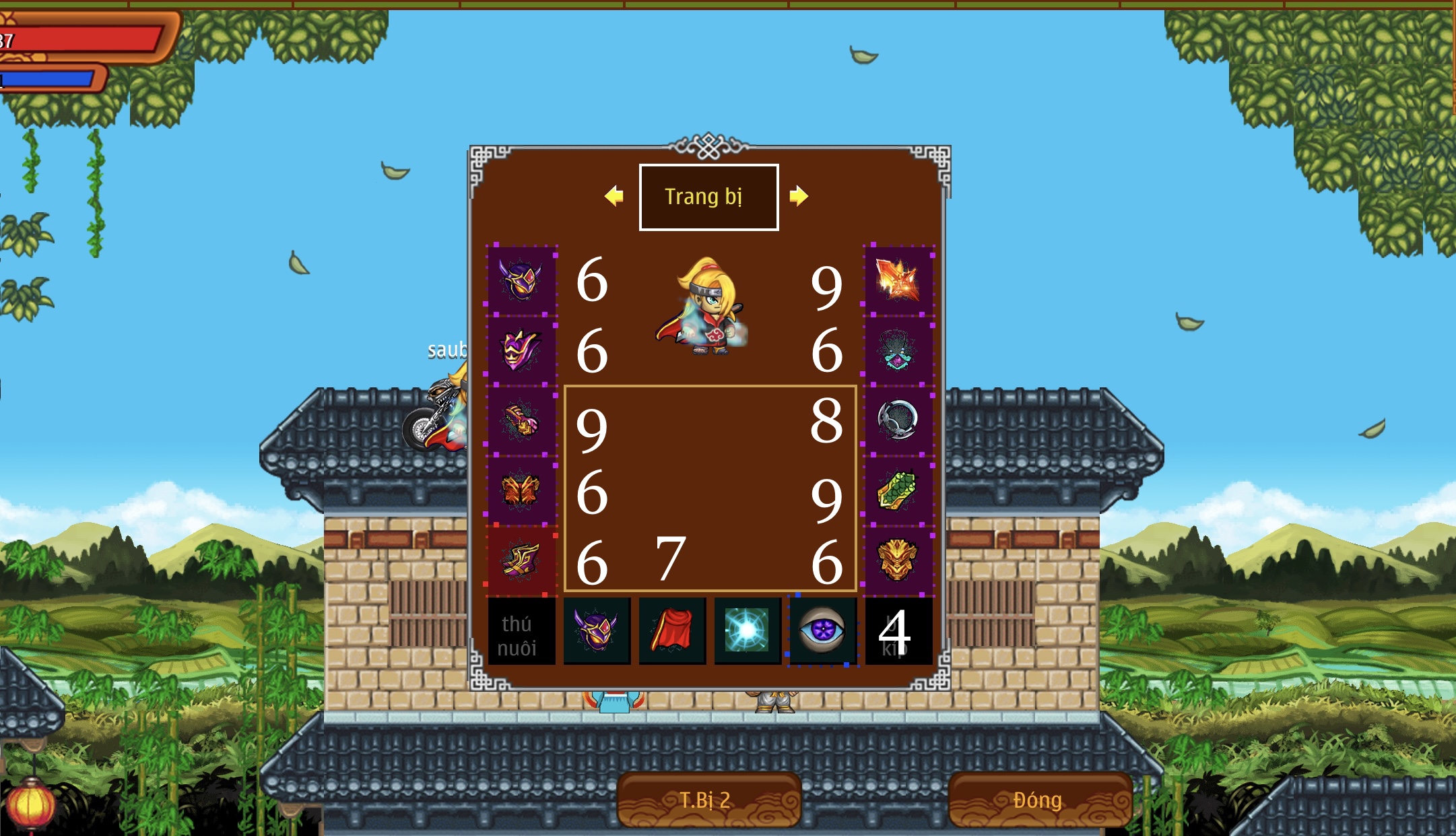Image resolution: width=1456 pixels, height=836 pixels.
Task: Open the pet slot labeled thú nuôi
Action: (521, 632)
